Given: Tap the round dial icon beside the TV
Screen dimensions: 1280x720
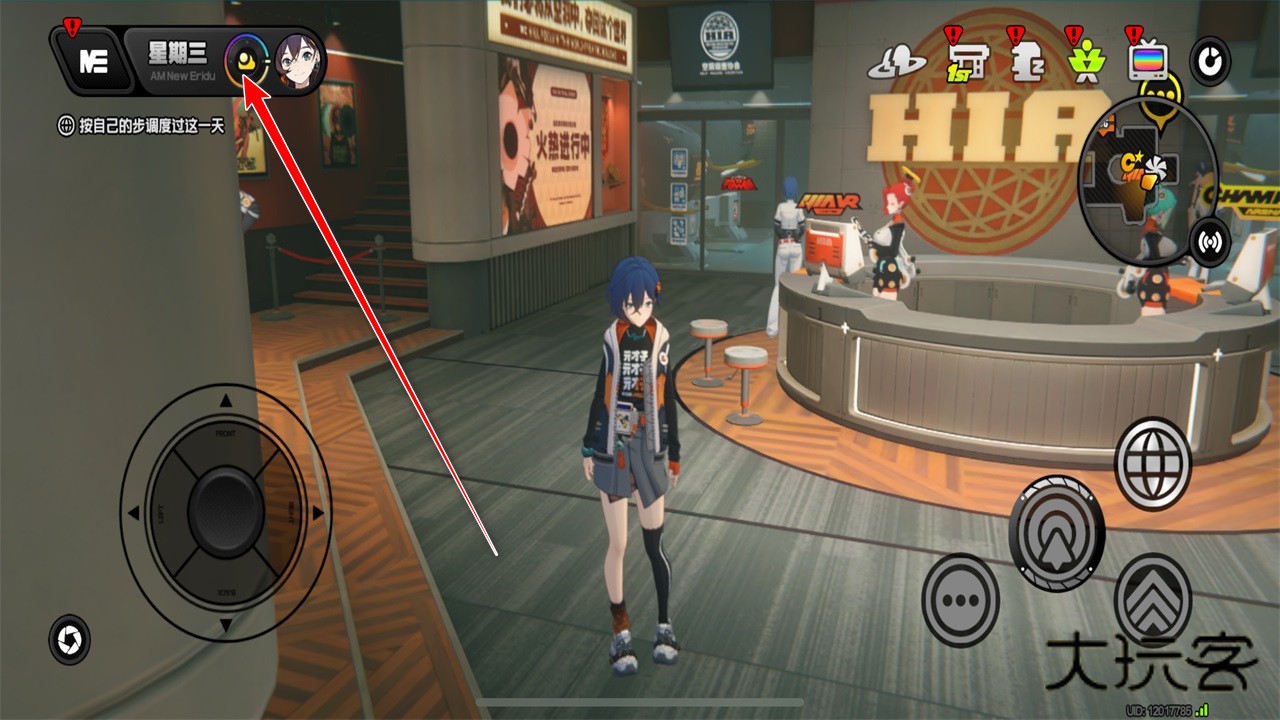Looking at the screenshot, I should pos(1210,62).
